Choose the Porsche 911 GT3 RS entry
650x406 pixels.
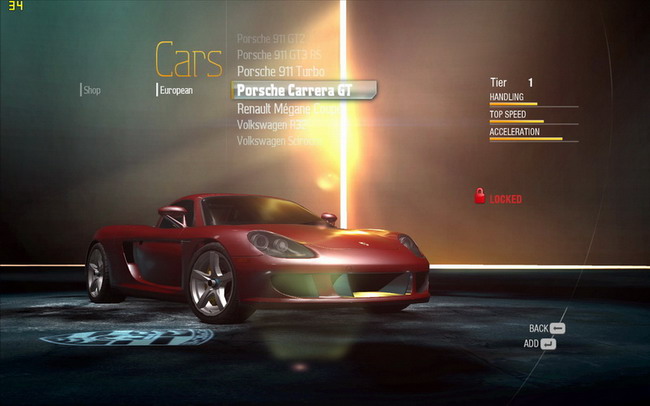pos(279,55)
